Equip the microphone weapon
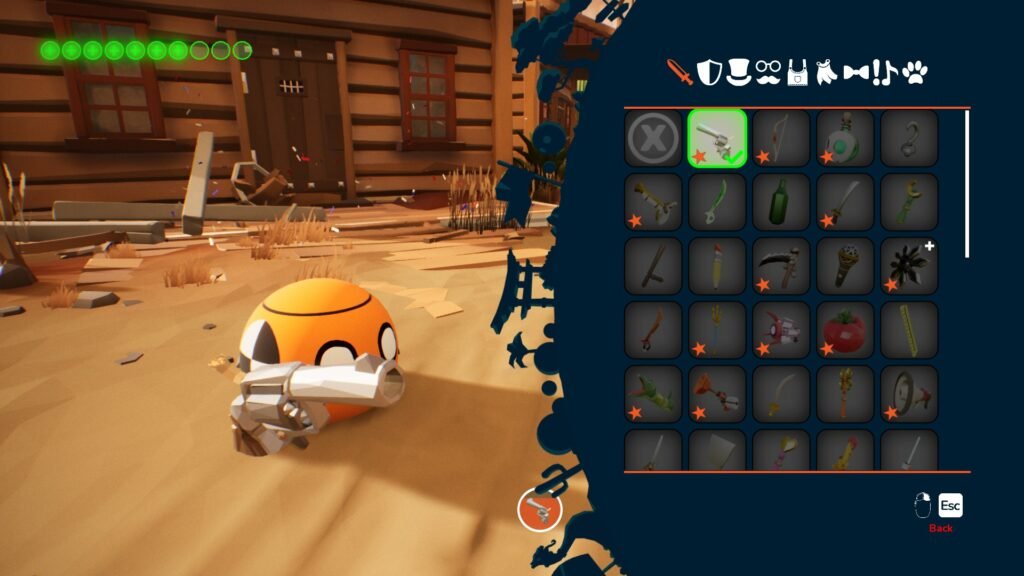 (x=845, y=266)
